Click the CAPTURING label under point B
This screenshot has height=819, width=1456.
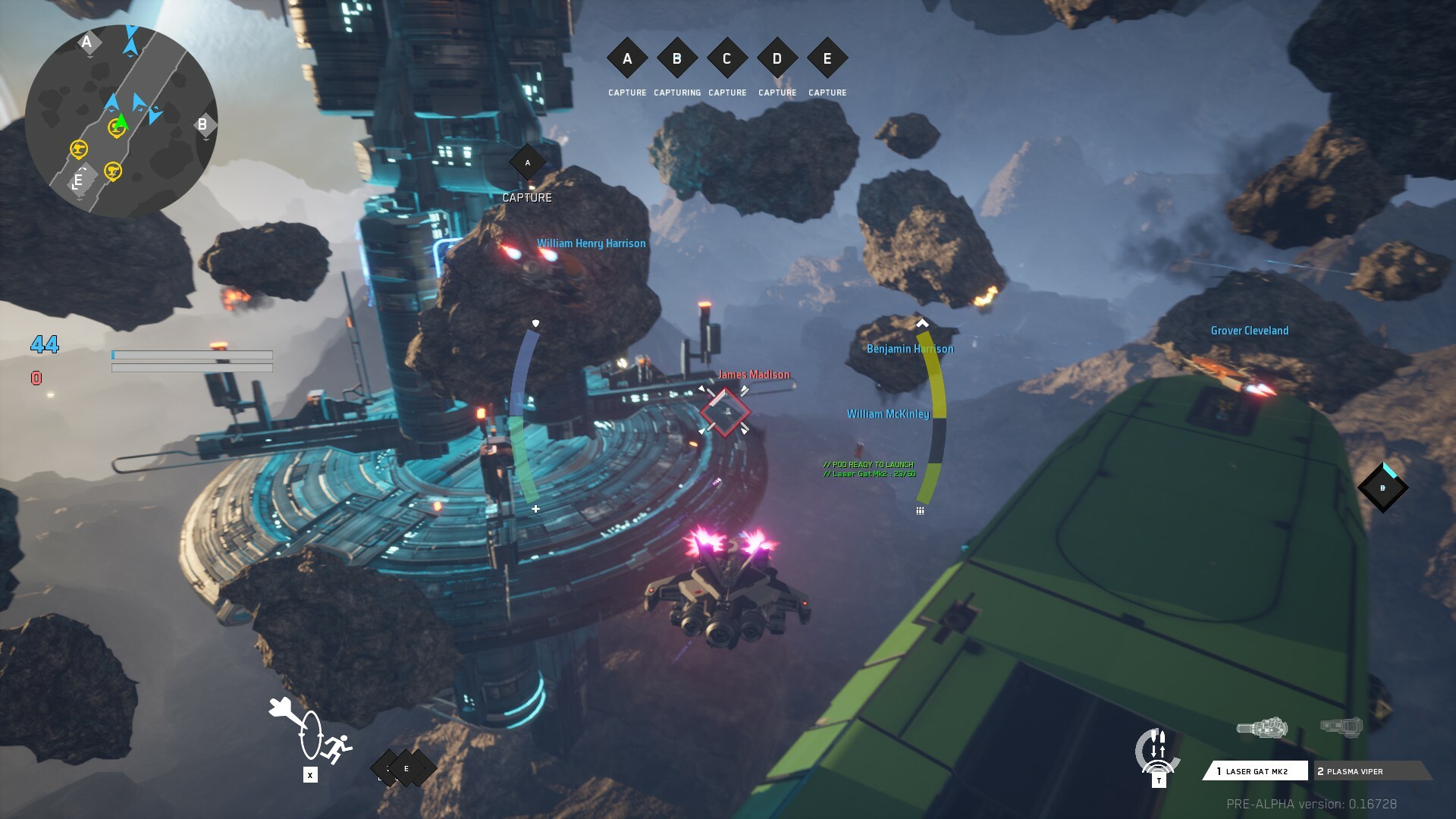(x=676, y=92)
